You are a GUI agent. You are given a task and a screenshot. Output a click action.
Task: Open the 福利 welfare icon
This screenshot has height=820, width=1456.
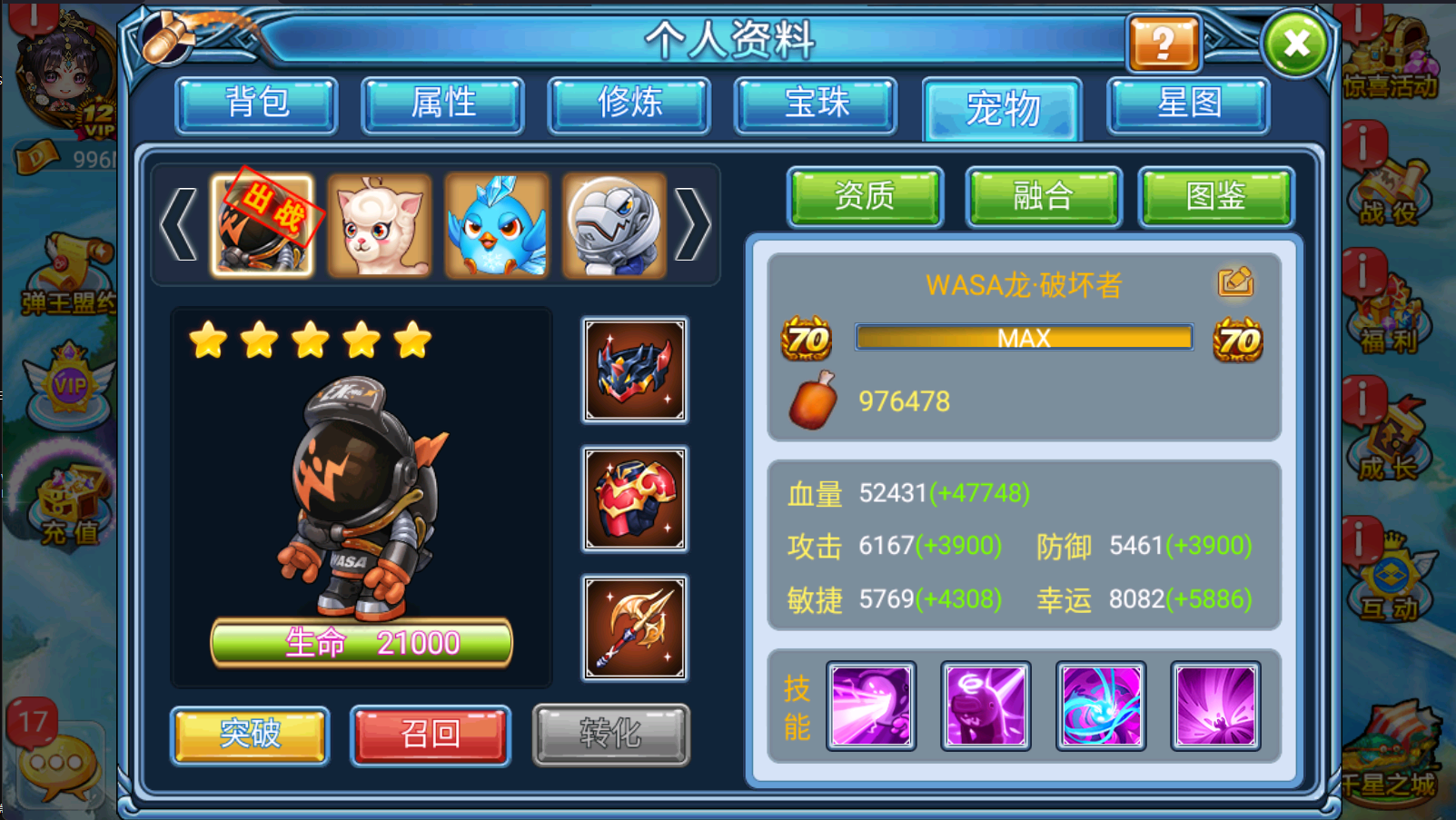pos(1388,318)
